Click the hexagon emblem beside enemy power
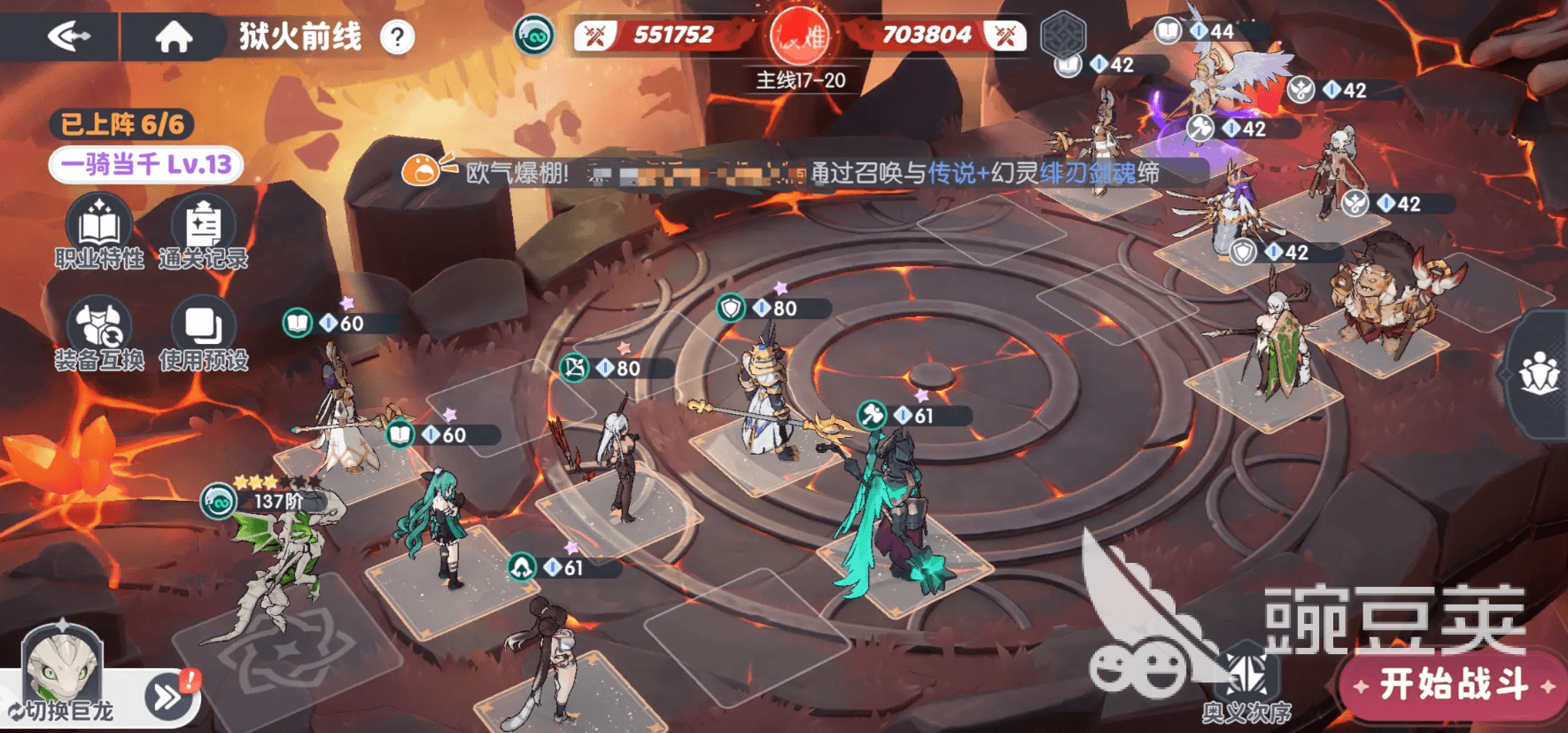Screen dimensions: 1568x733 1062,35
